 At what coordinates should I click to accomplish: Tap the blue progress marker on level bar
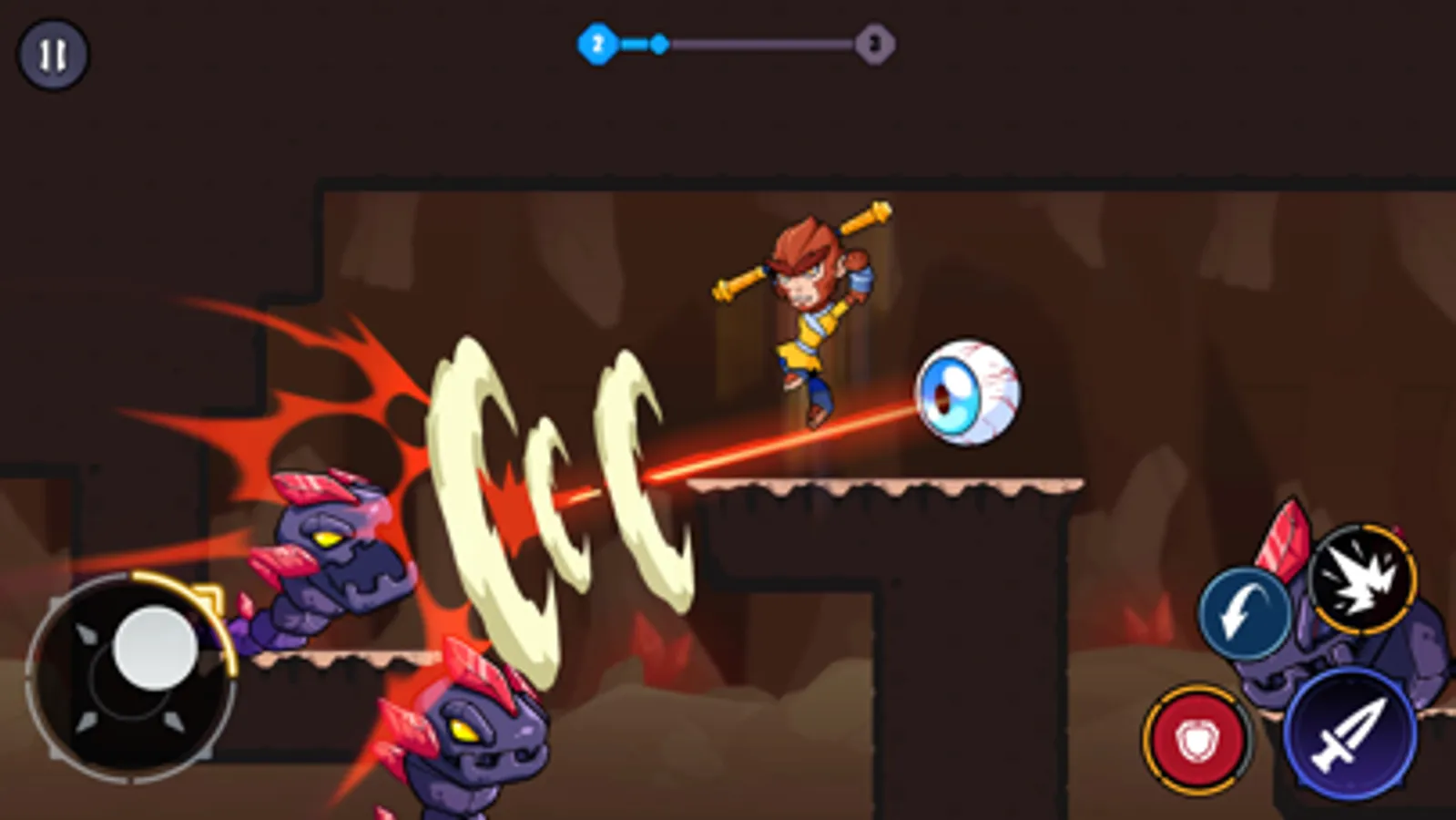[x=658, y=41]
